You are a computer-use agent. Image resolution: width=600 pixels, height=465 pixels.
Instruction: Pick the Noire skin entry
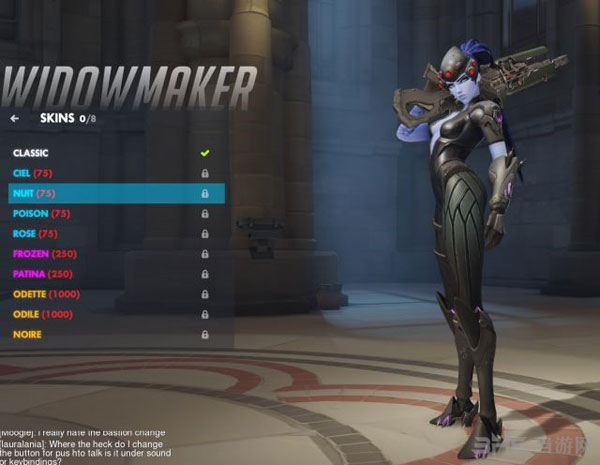27,334
